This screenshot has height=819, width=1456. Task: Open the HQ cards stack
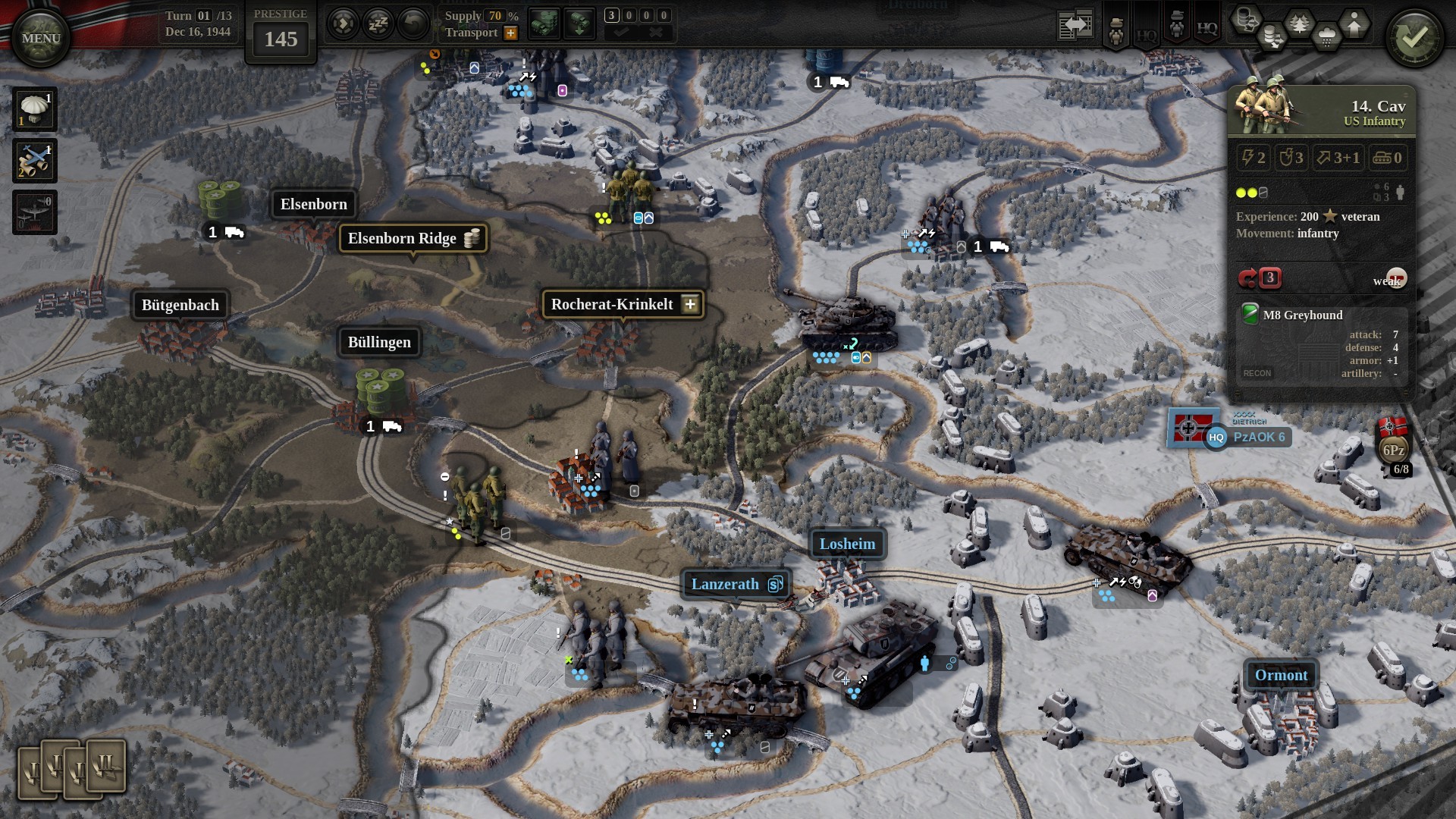[72, 769]
